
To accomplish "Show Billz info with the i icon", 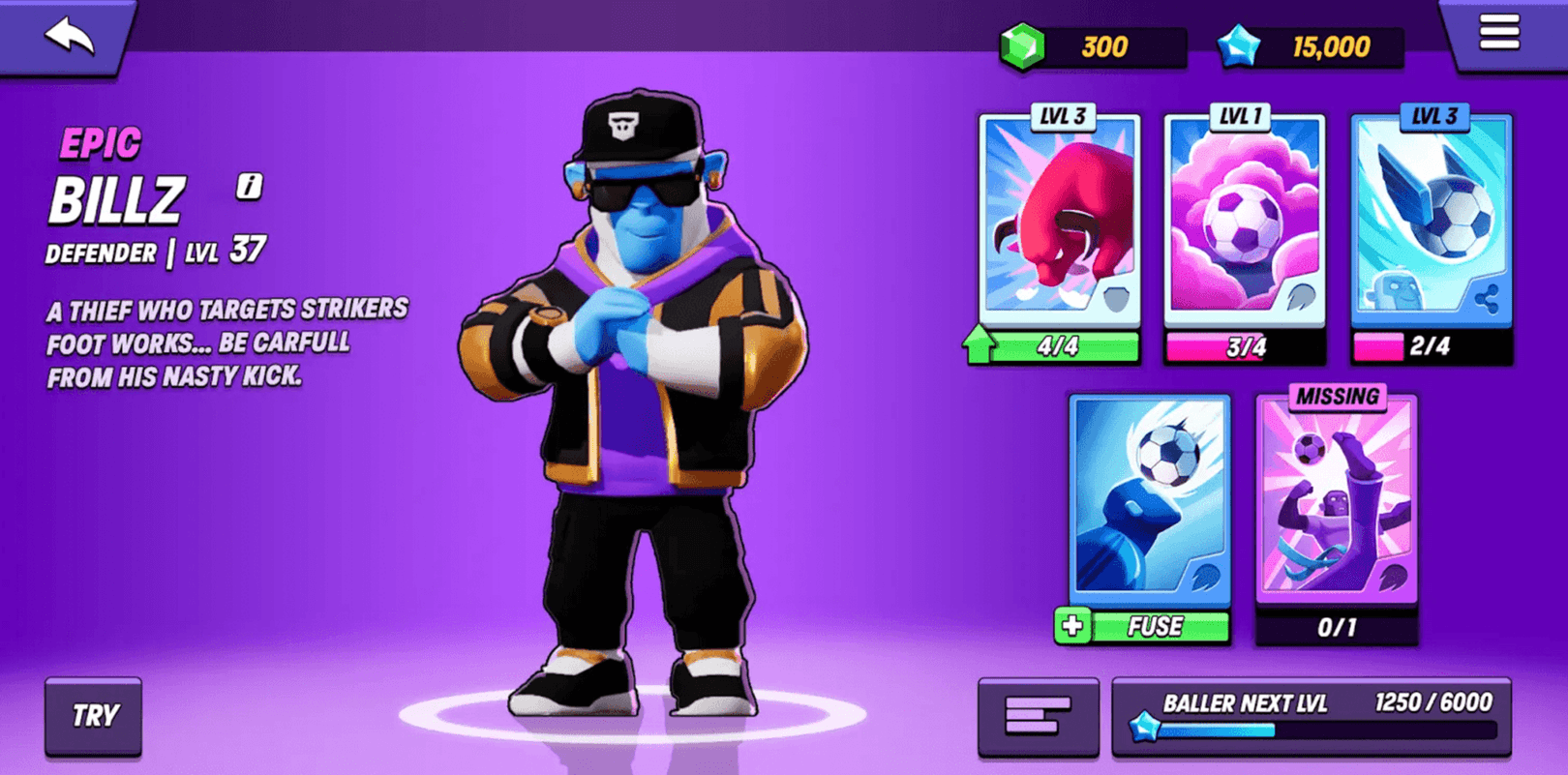I will coord(249,186).
